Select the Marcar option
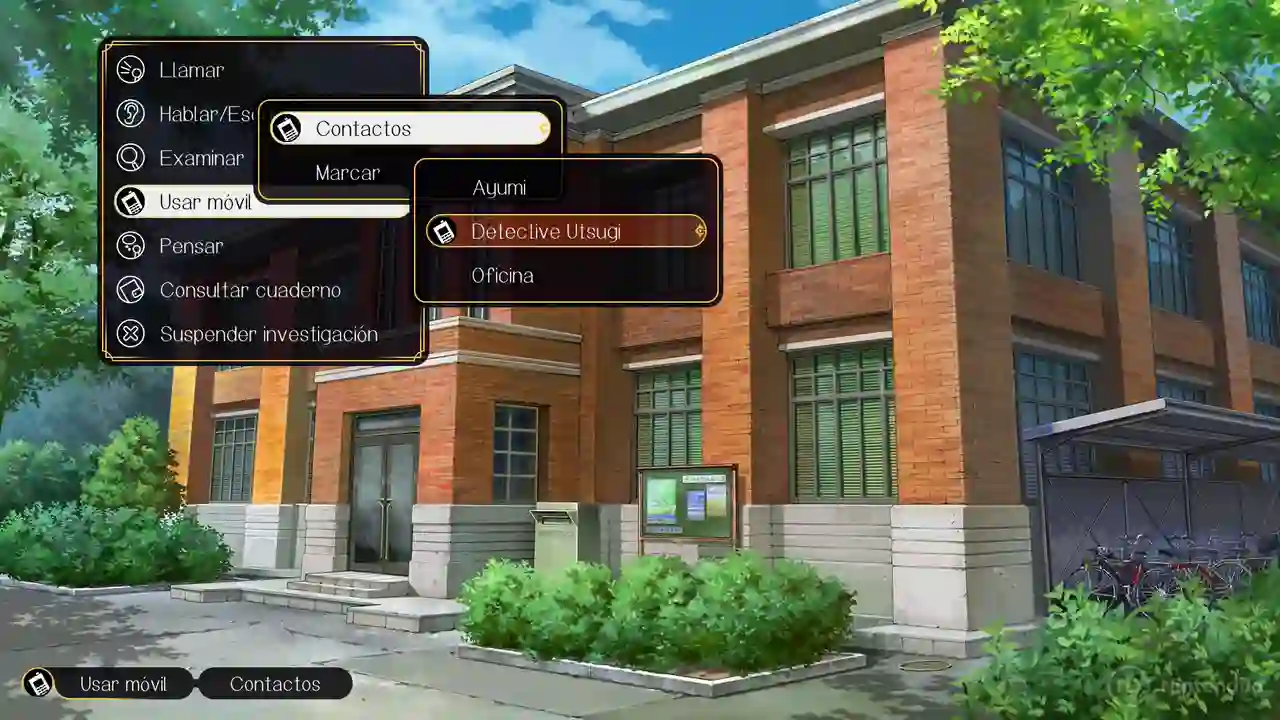 [x=347, y=173]
